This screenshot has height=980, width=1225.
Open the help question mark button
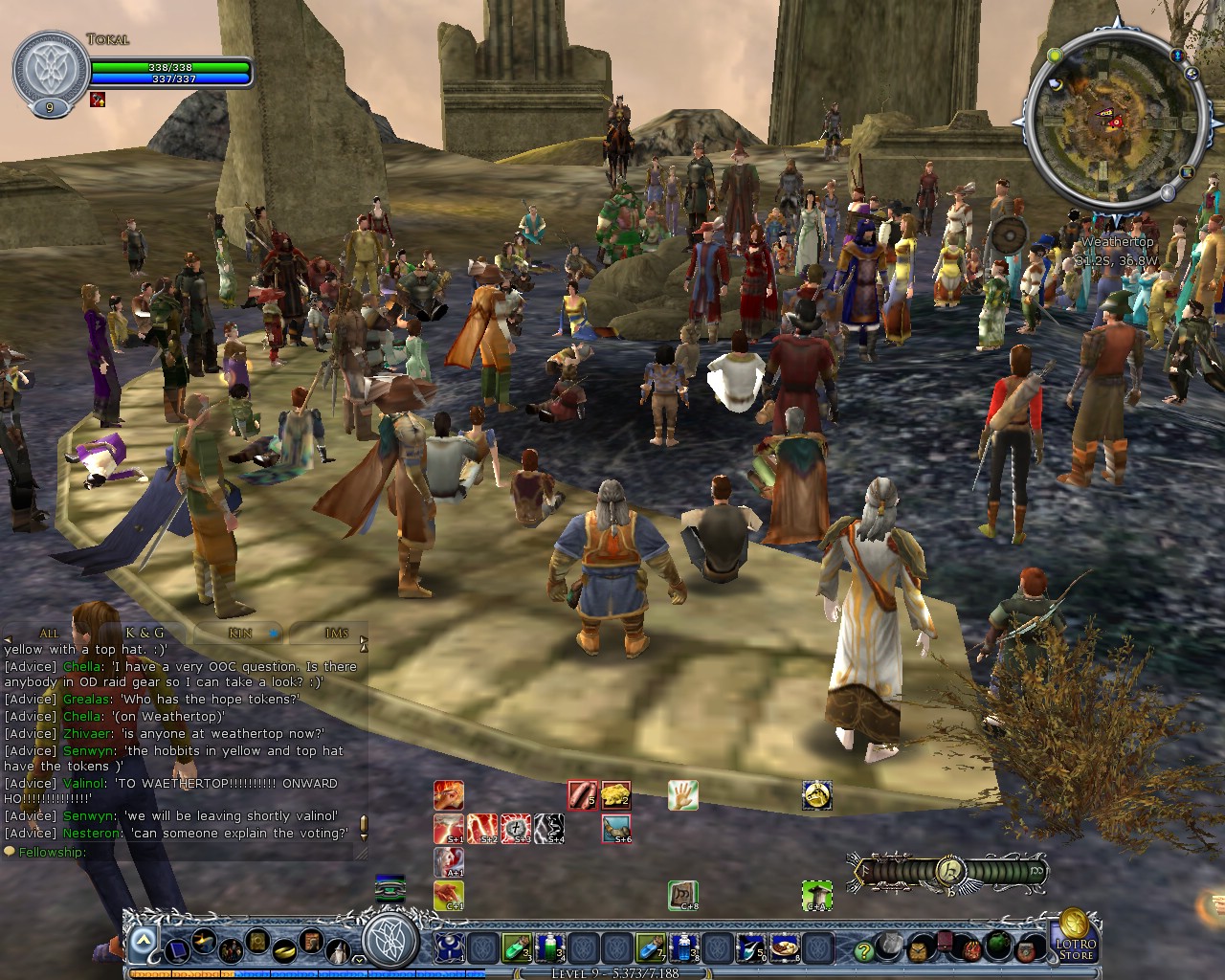[863, 950]
